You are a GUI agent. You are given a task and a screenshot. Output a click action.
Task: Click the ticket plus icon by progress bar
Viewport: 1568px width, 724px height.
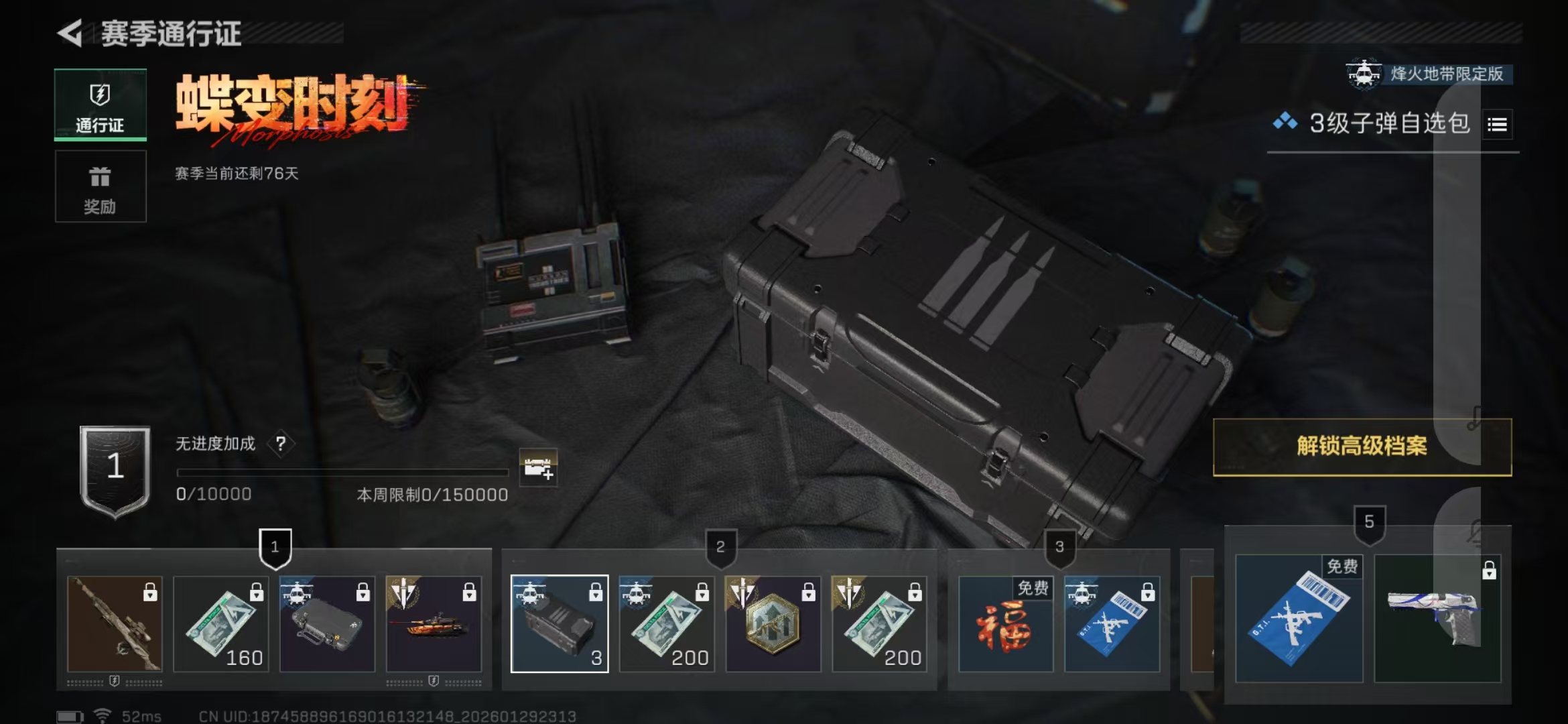[x=538, y=467]
